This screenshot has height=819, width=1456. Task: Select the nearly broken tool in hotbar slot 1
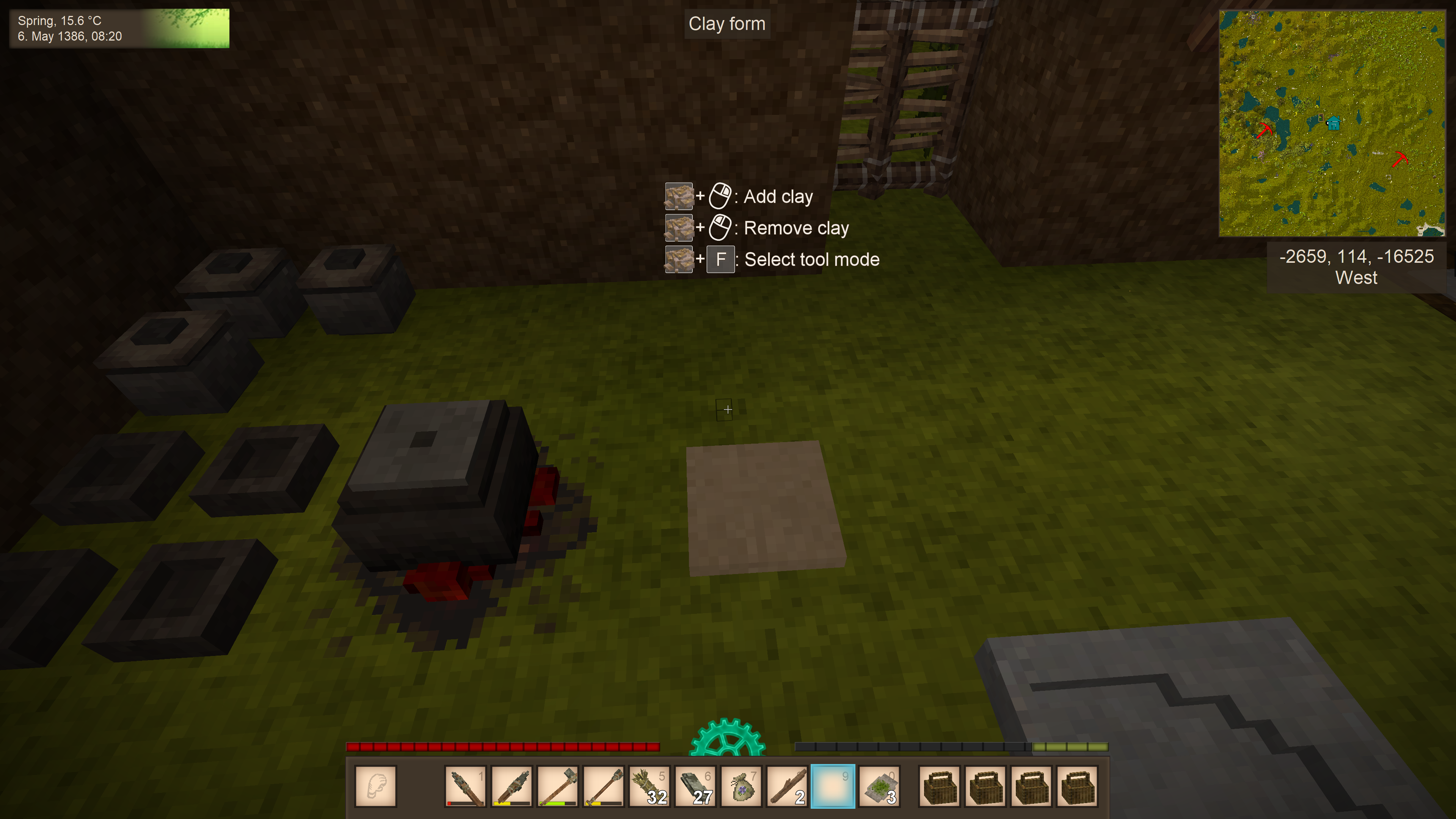tap(464, 786)
